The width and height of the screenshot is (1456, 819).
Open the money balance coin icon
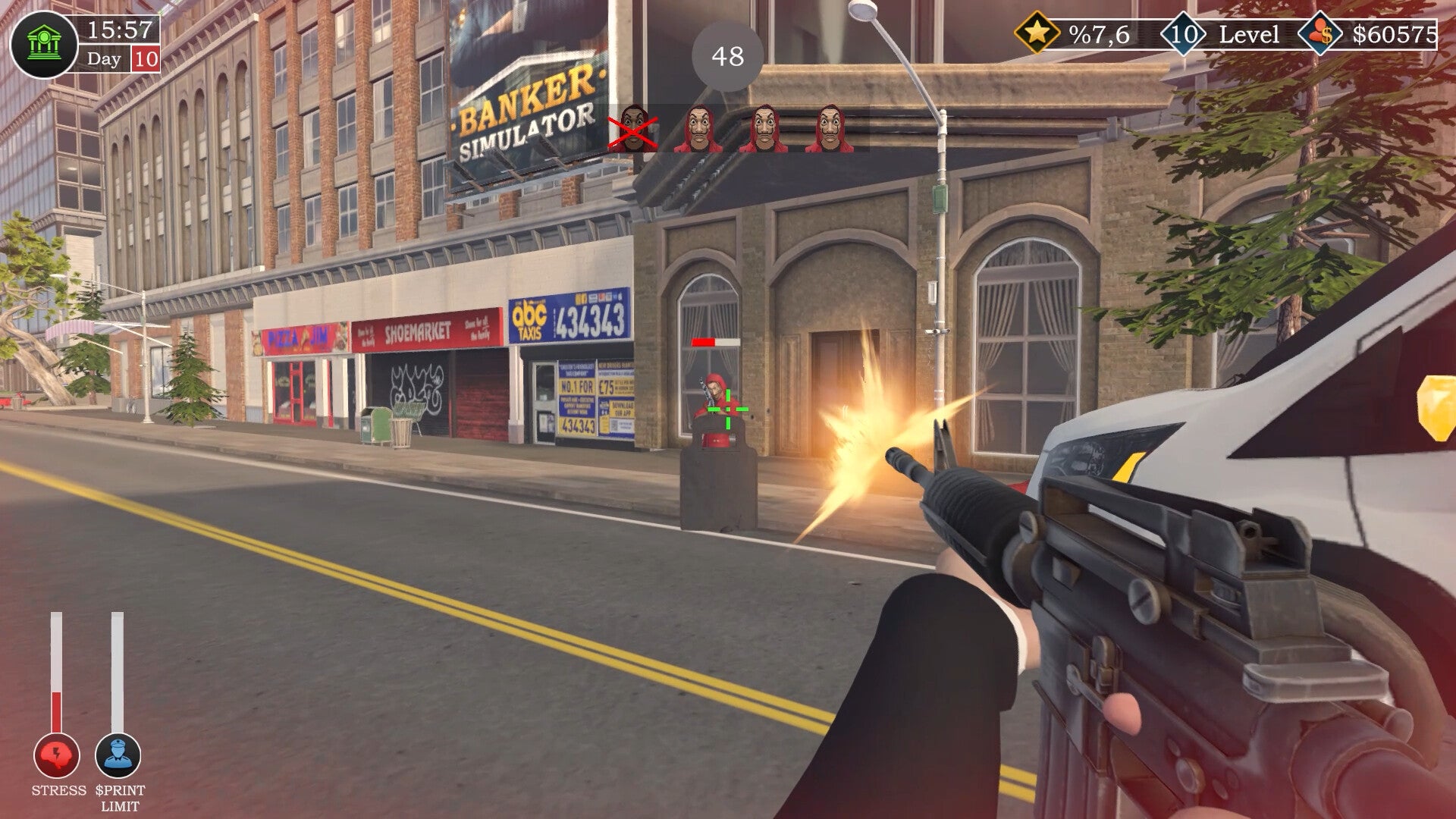point(1319,34)
